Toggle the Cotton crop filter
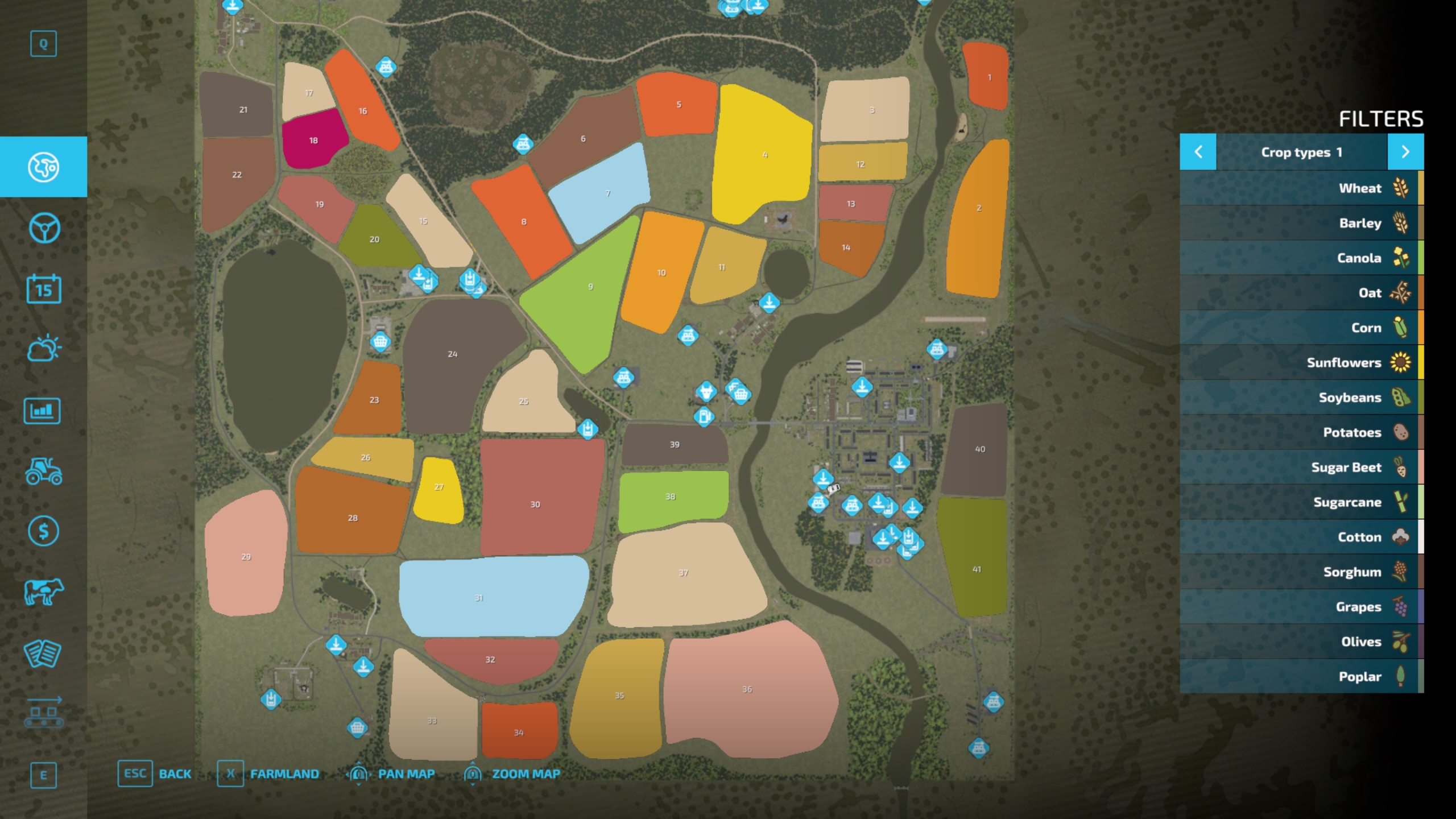 [1301, 537]
